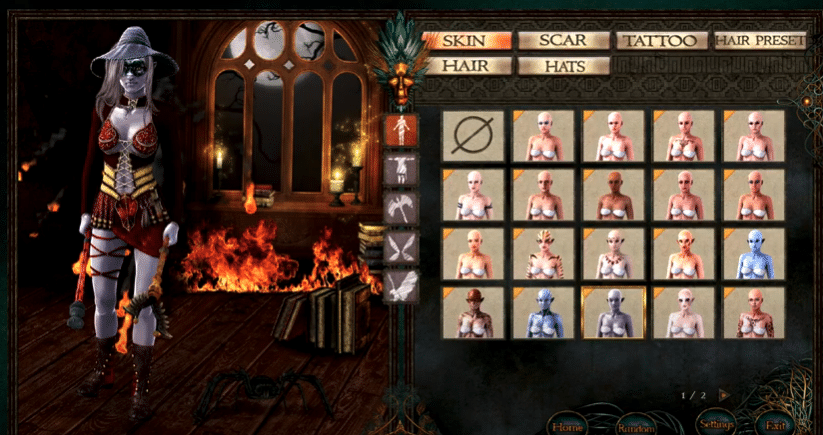The width and height of the screenshot is (823, 435).
Task: Pick the tiger-striped skin thumbnail
Action: pos(544,254)
